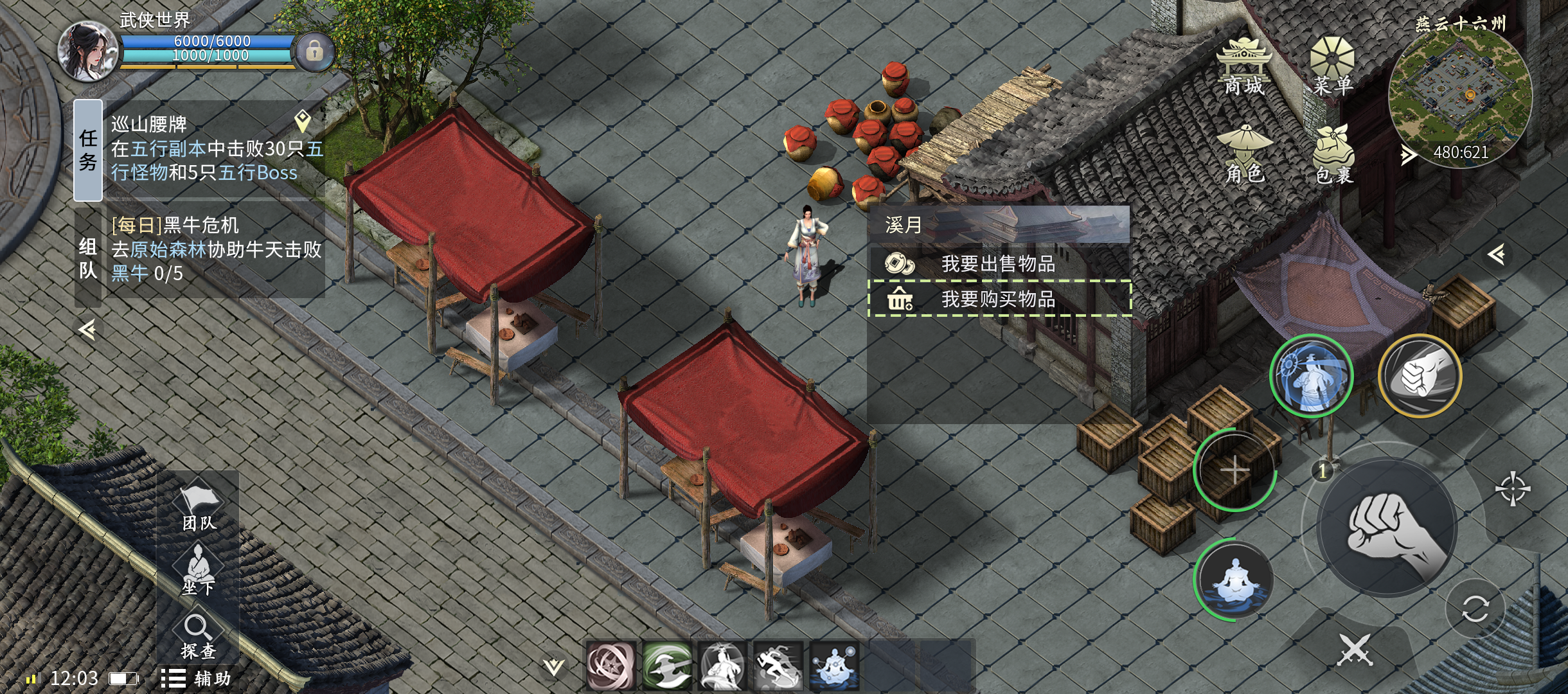Select the 我要购买物品 dialogue option
Viewport: 1568px width, 694px height.
(x=998, y=299)
